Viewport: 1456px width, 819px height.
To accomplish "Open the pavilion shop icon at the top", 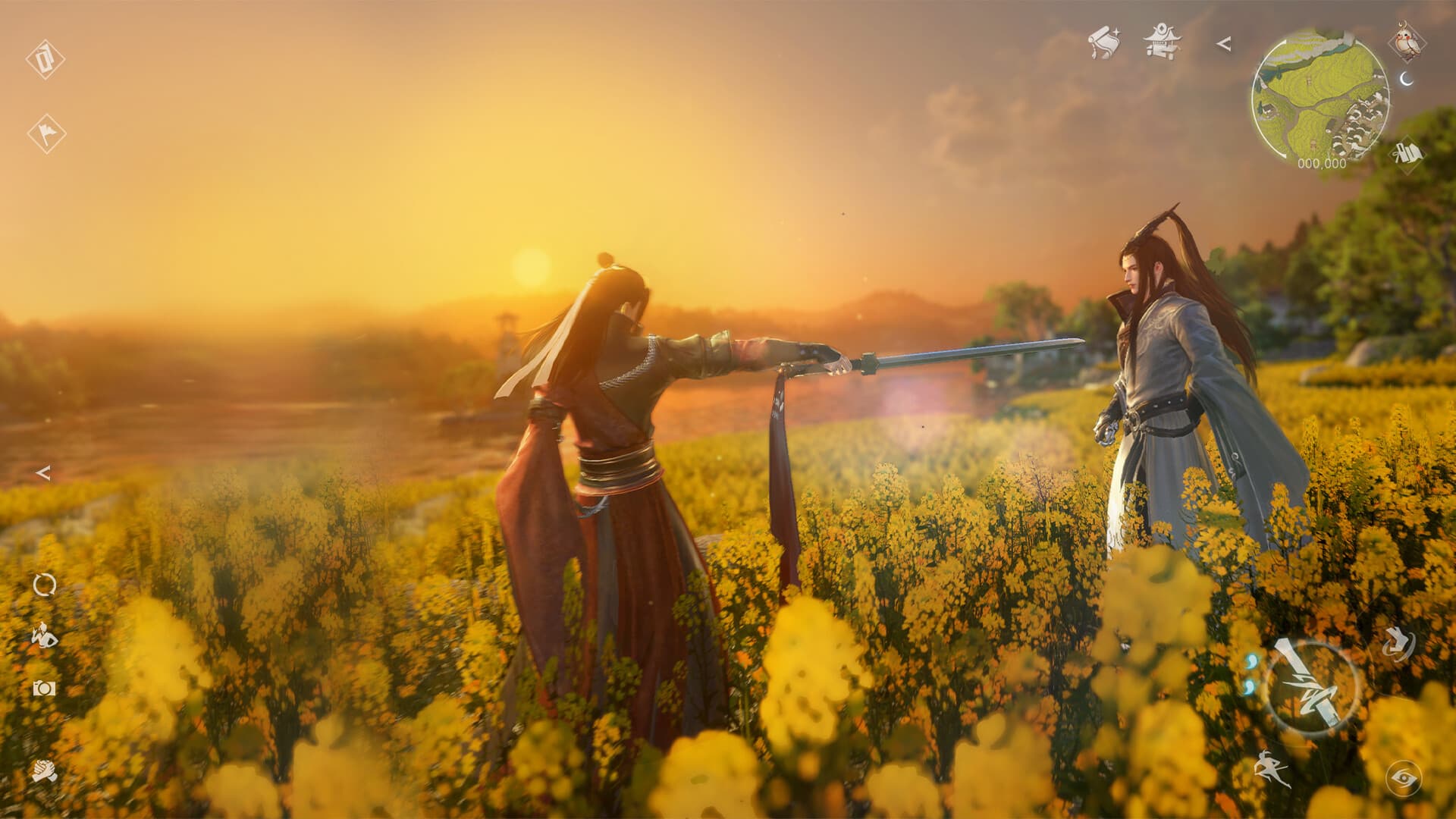I will click(1160, 42).
